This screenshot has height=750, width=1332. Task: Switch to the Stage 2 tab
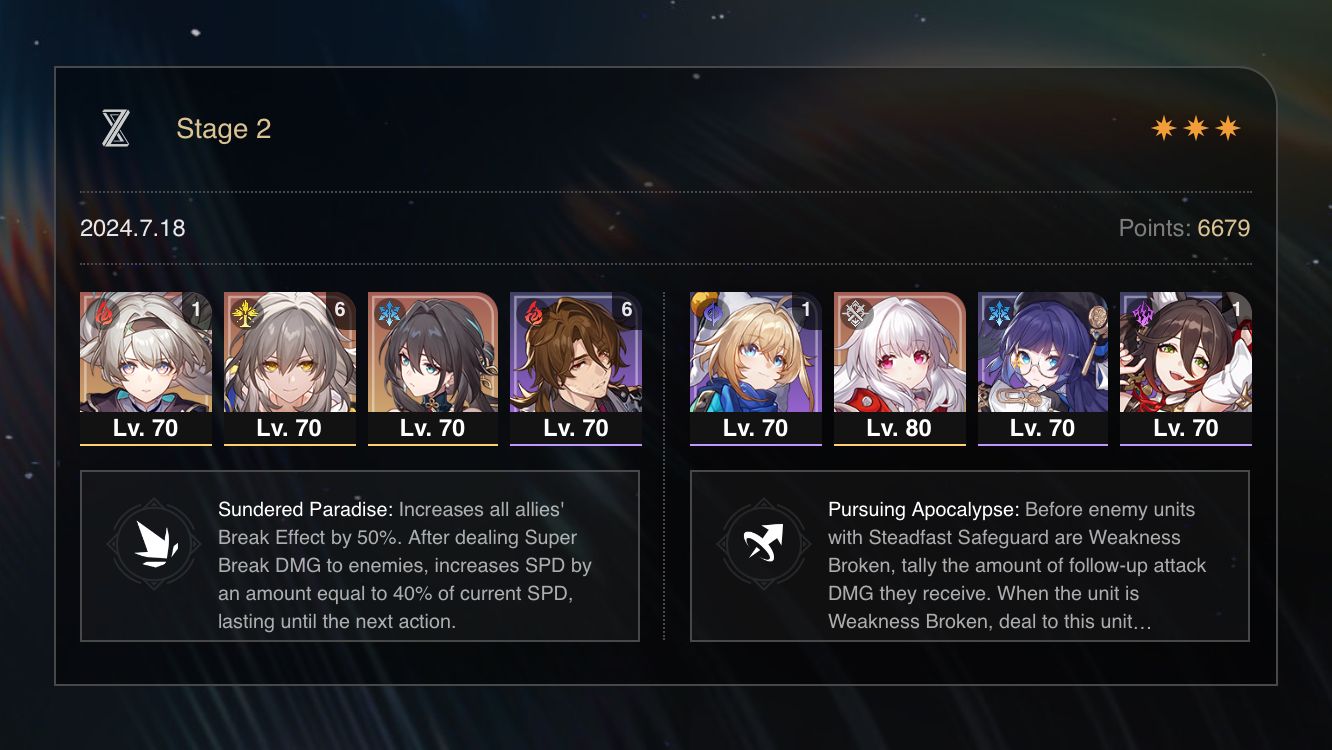click(224, 128)
